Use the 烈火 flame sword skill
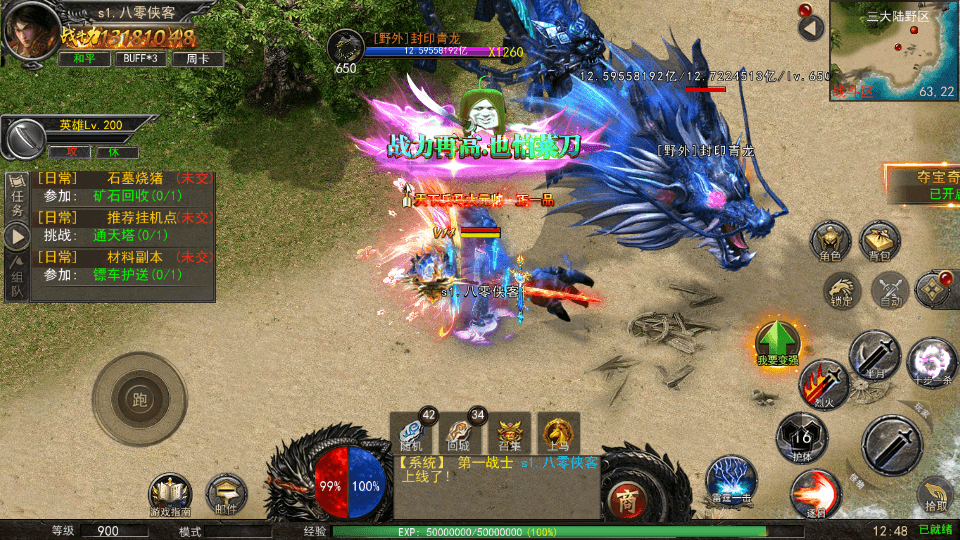960x540 pixels. point(823,383)
